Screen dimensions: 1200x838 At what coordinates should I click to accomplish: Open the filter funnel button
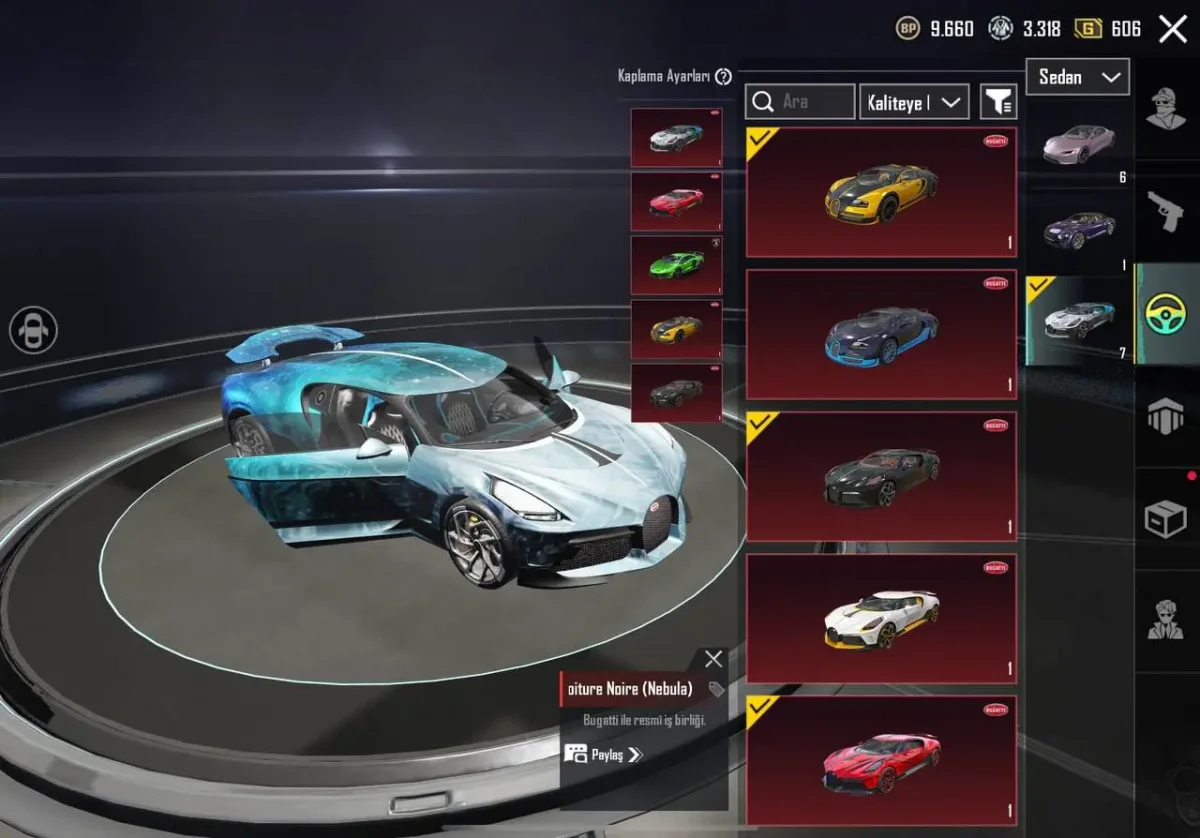click(998, 101)
